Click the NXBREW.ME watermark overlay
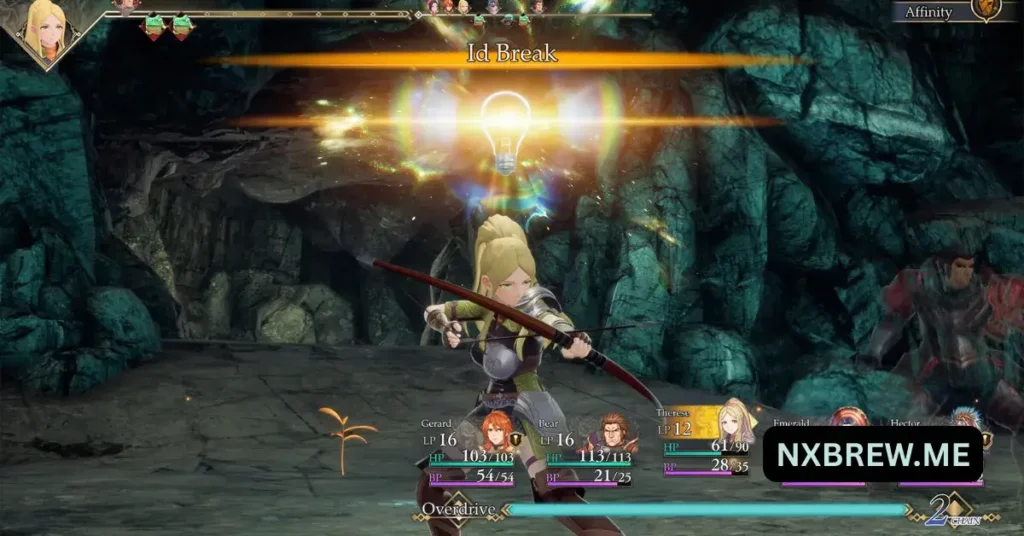Viewport: 1024px width, 536px height. tap(872, 455)
